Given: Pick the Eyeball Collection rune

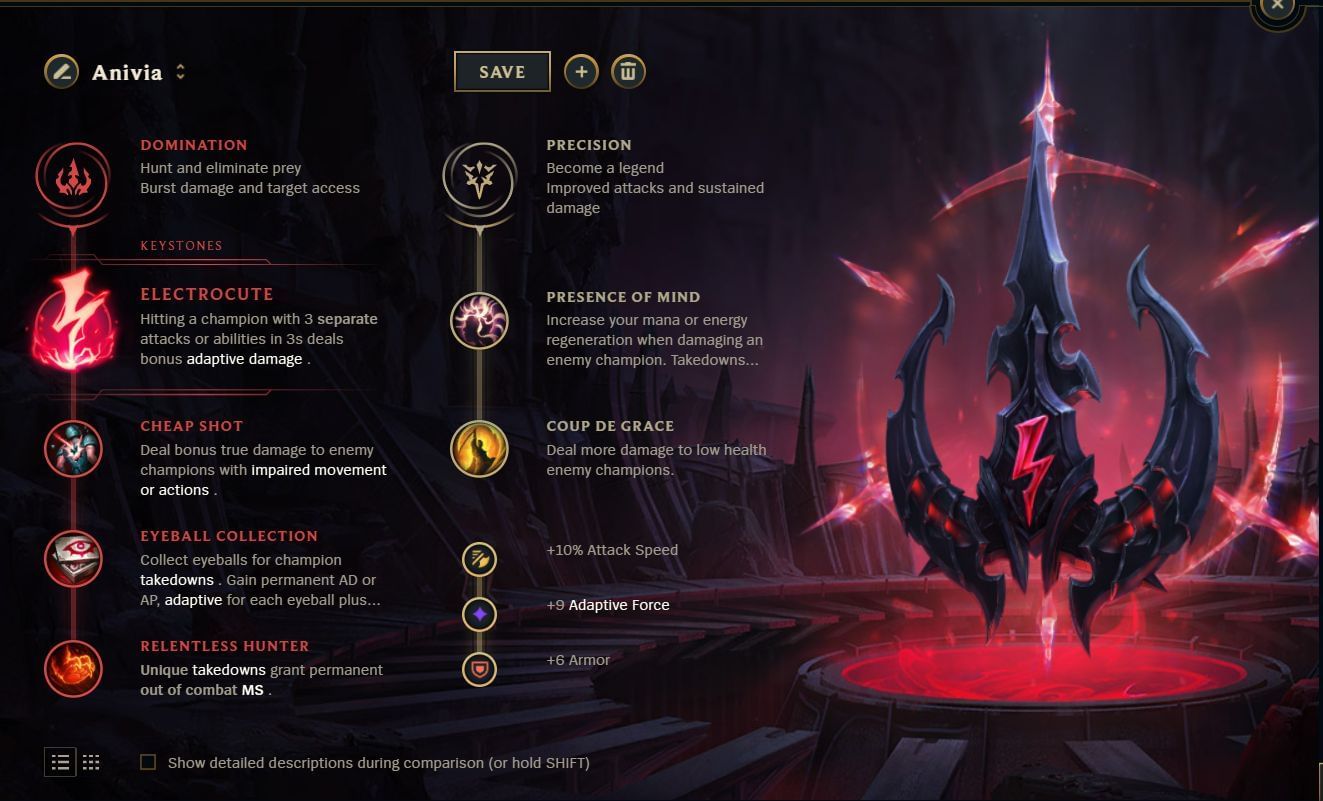Looking at the screenshot, I should tap(72, 558).
